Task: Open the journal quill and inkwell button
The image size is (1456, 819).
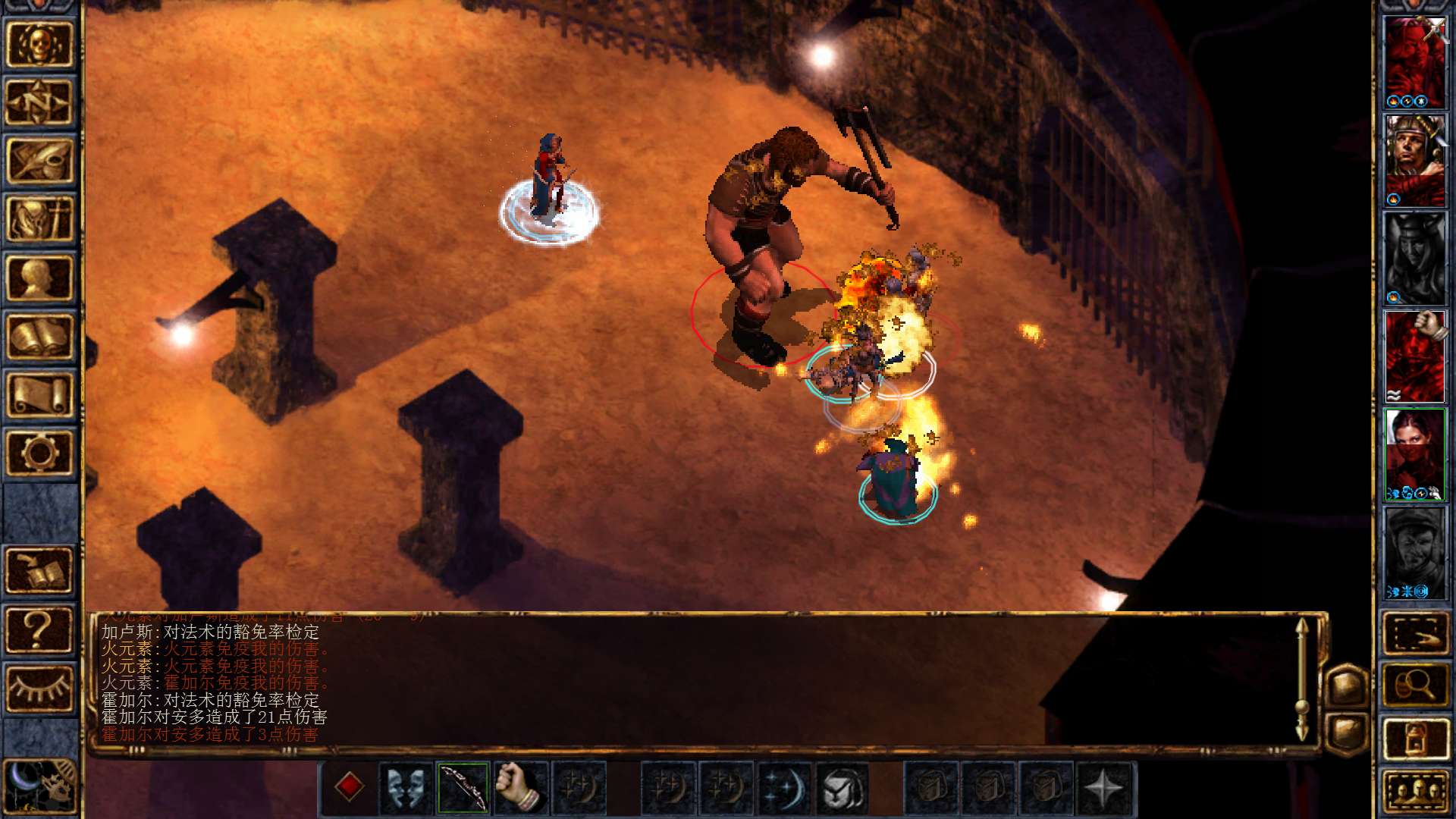Action: [39, 161]
